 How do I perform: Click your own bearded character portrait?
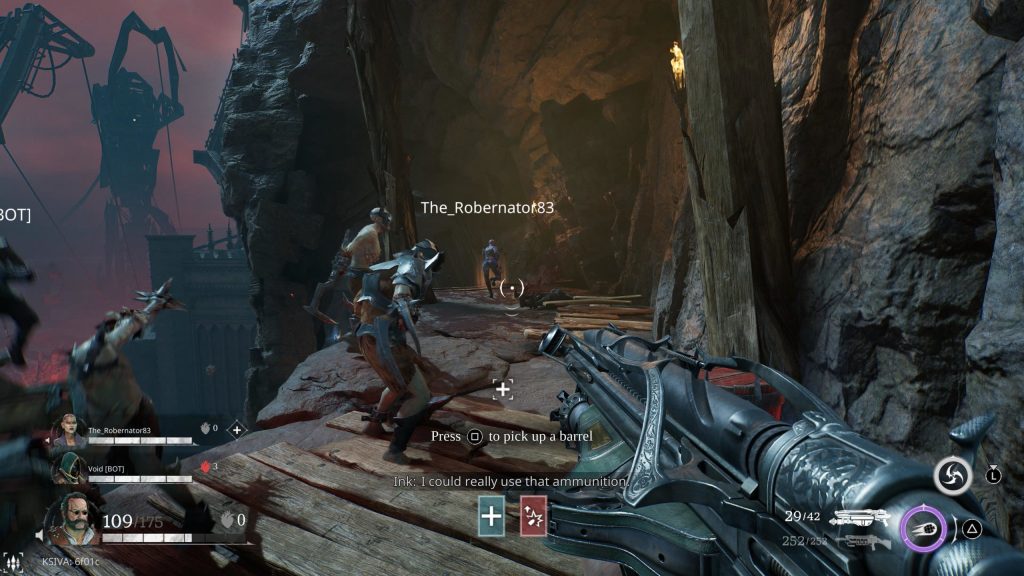72,519
